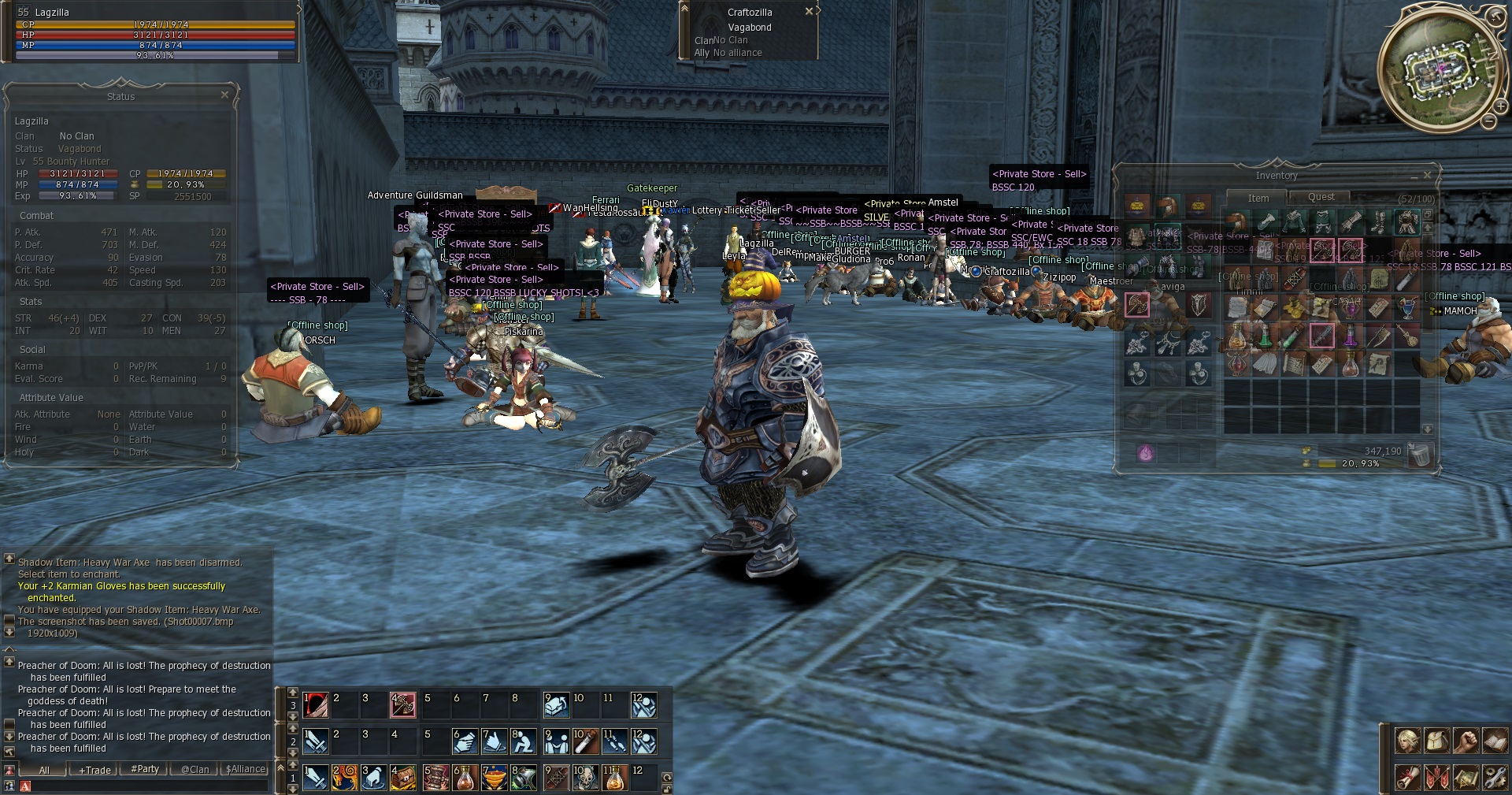The width and height of the screenshot is (1512, 795).
Task: Dismiss the Craftozilla target window
Action: coord(809,12)
